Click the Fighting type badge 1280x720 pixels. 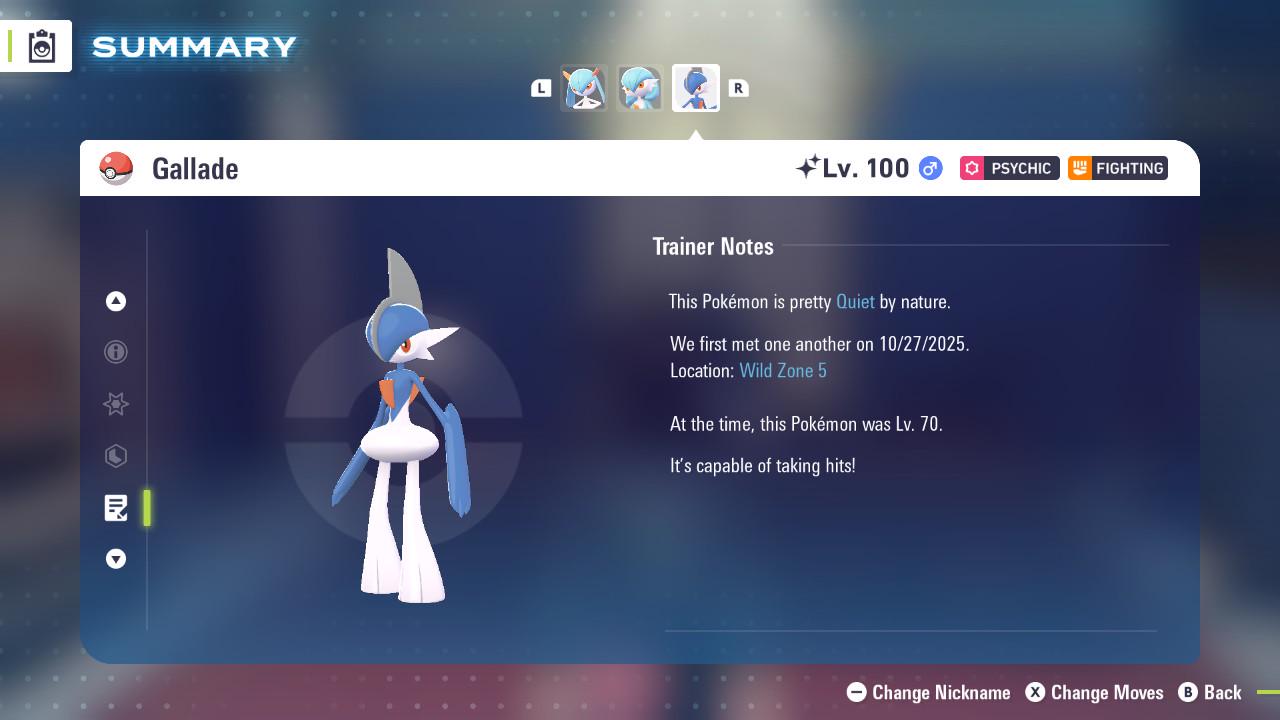coord(1117,168)
